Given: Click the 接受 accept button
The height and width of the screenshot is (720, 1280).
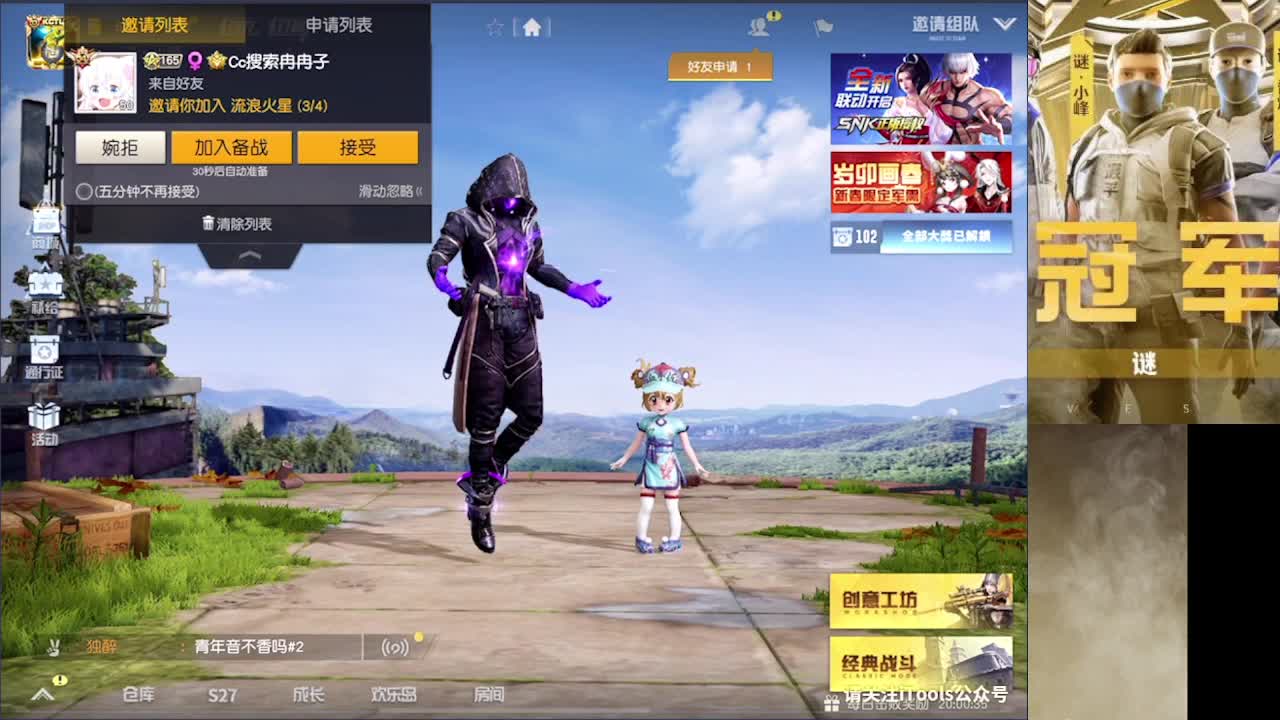Looking at the screenshot, I should [359, 147].
